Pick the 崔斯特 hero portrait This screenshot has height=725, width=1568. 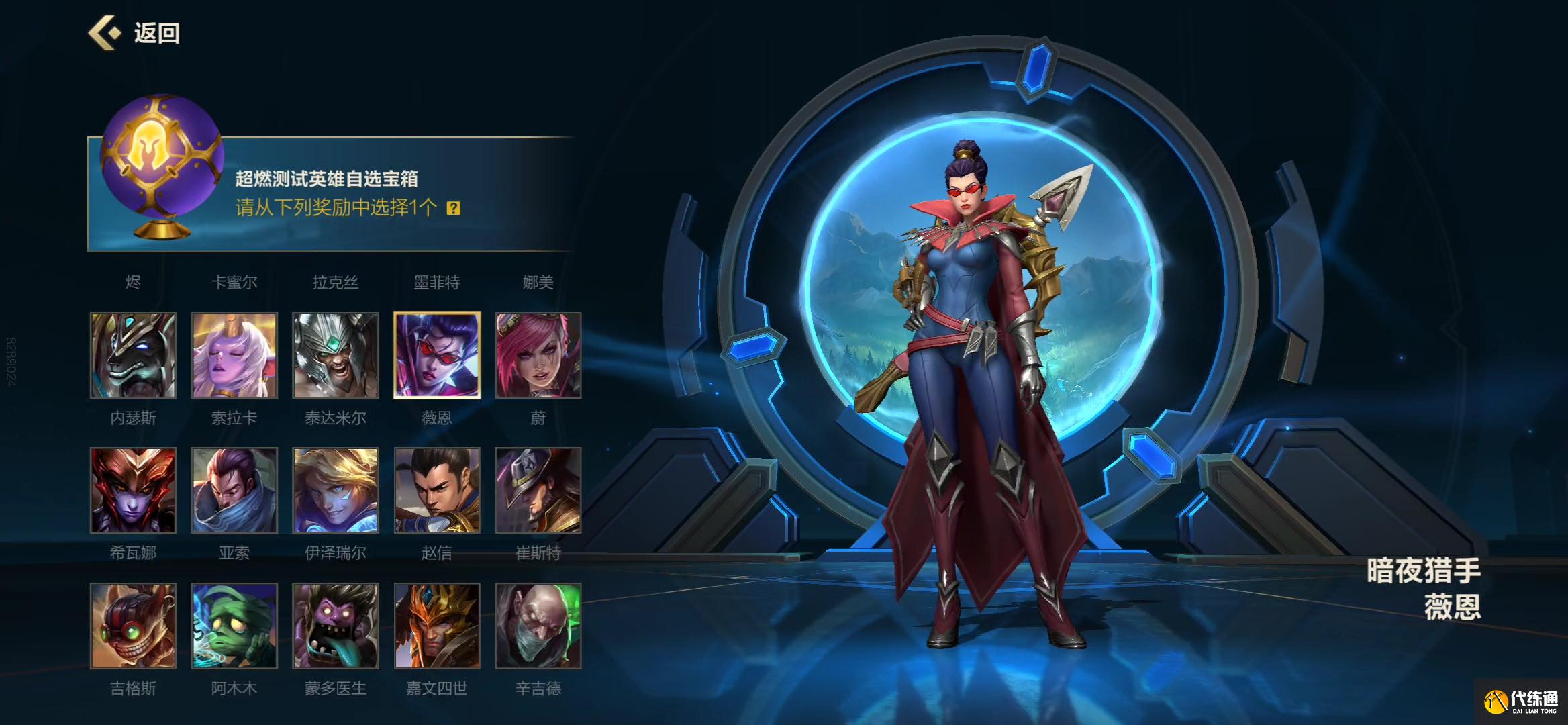(x=538, y=491)
